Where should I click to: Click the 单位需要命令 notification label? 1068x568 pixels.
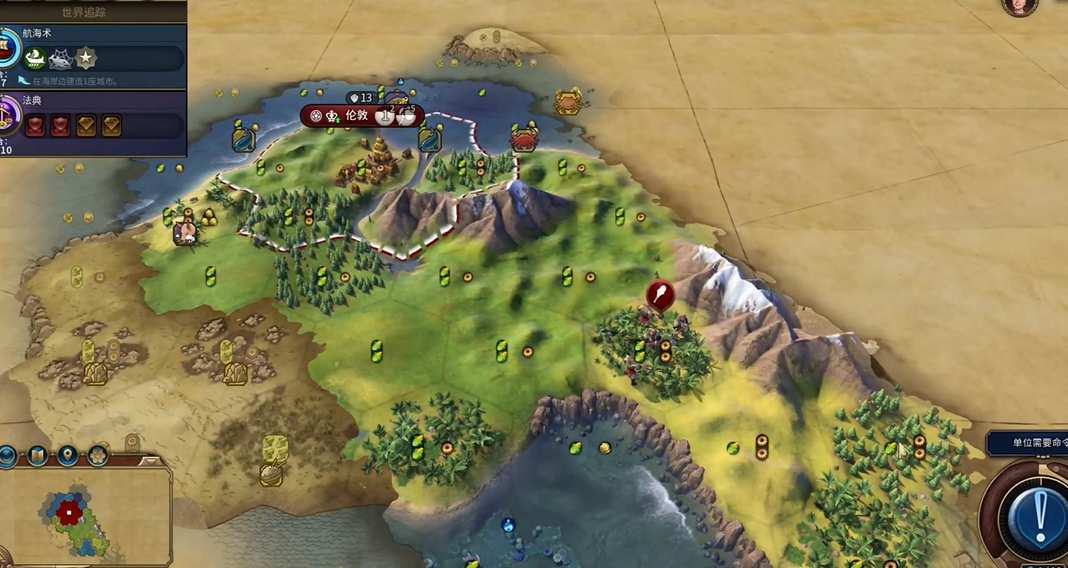click(x=1030, y=443)
